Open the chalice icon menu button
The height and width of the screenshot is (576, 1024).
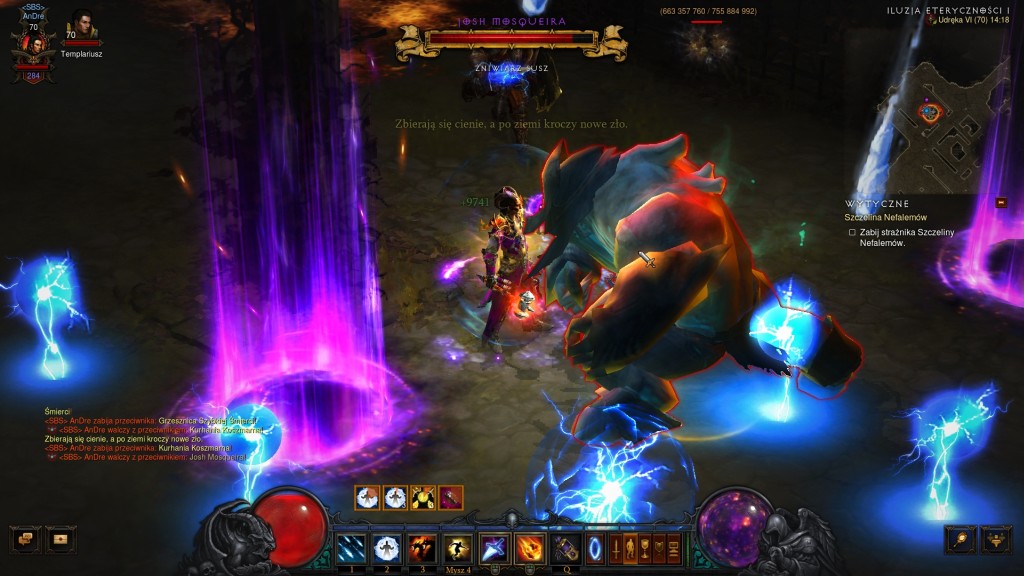coord(645,548)
